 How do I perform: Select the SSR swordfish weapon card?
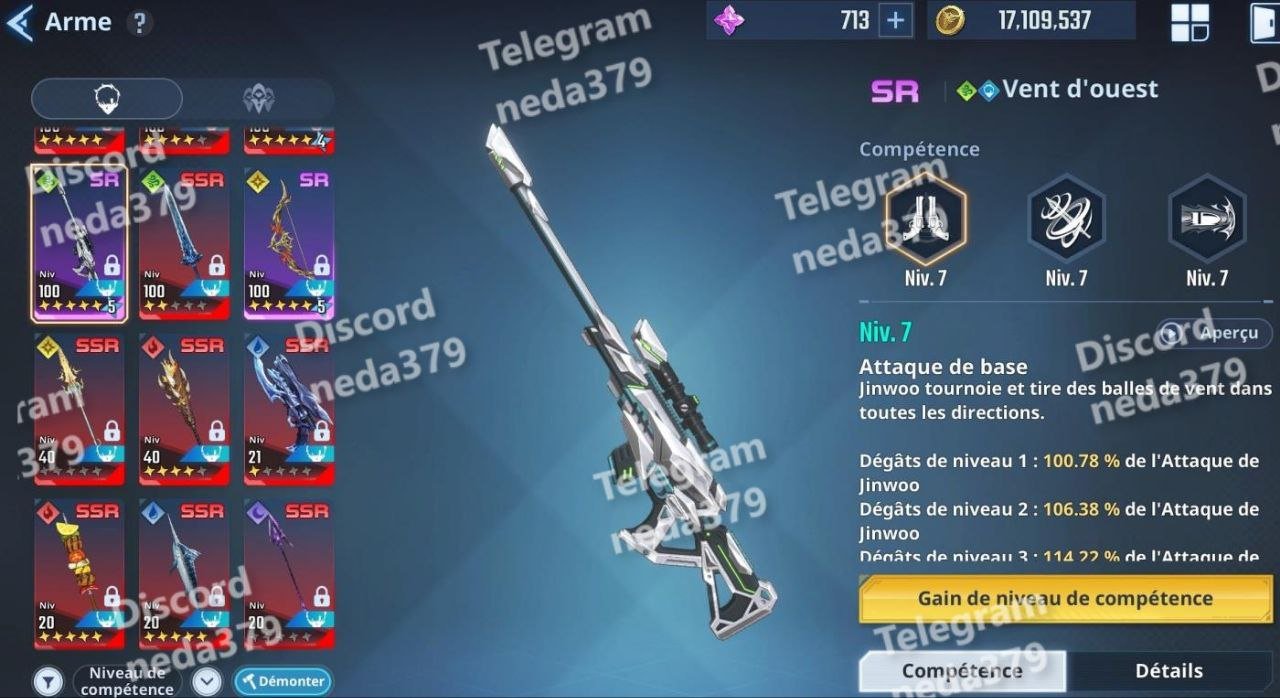click(184, 572)
